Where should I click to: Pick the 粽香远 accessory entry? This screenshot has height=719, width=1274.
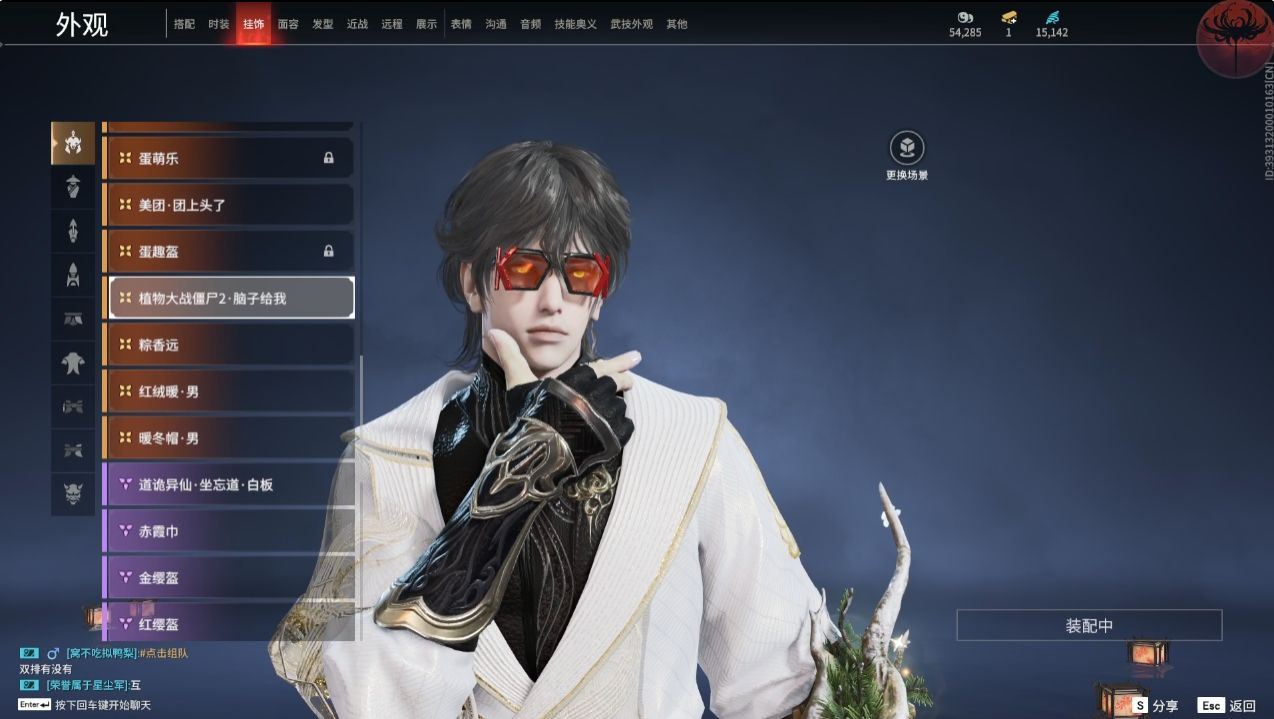[x=229, y=345]
